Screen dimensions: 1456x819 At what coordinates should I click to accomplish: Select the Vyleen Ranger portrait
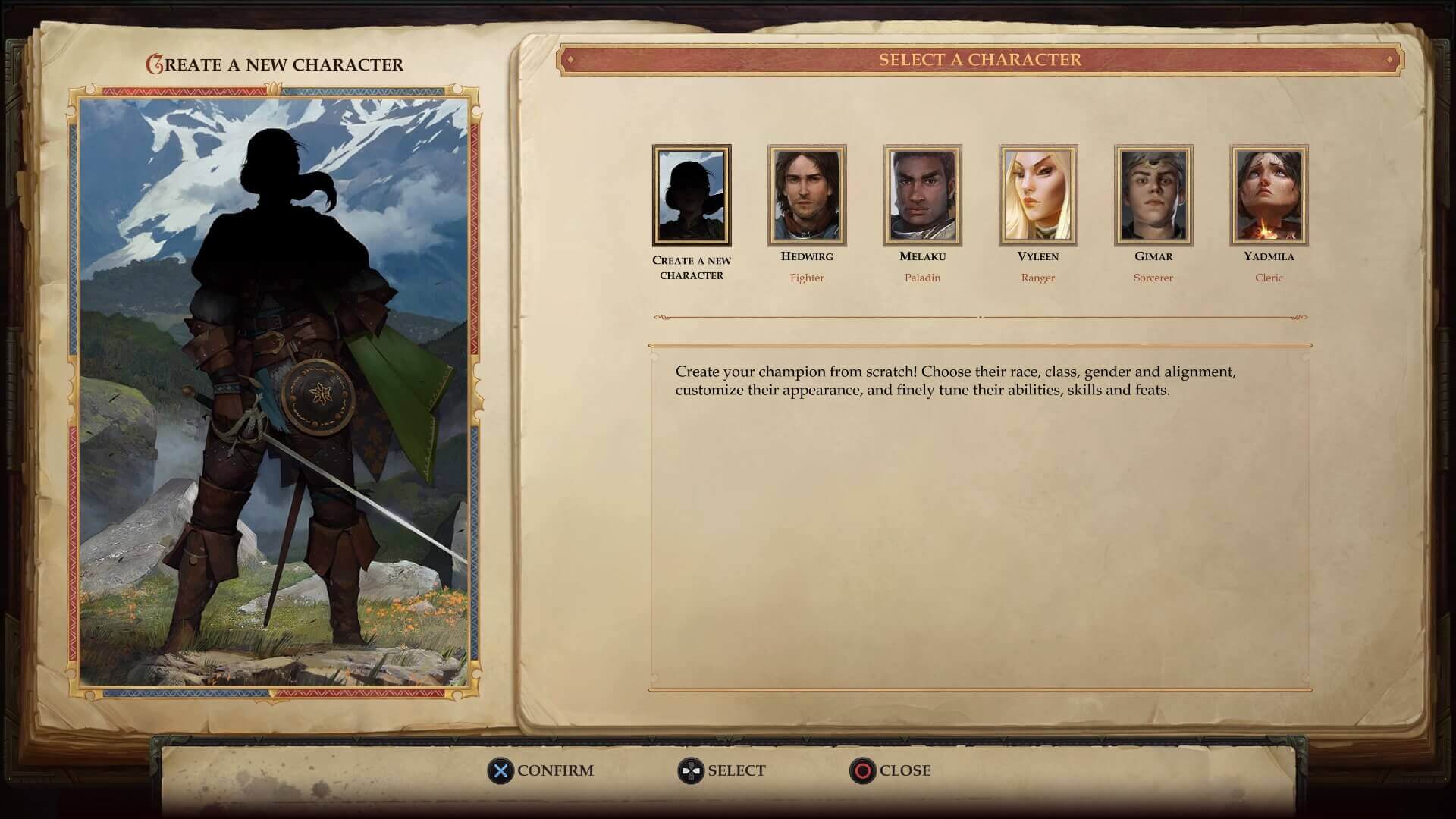click(x=1038, y=195)
